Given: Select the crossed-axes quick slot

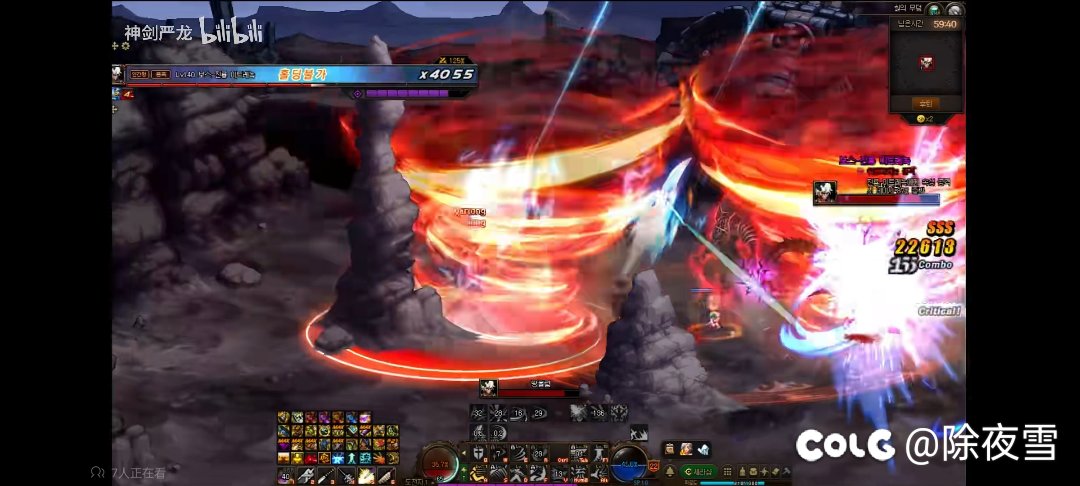Looking at the screenshot, I should click(305, 474).
